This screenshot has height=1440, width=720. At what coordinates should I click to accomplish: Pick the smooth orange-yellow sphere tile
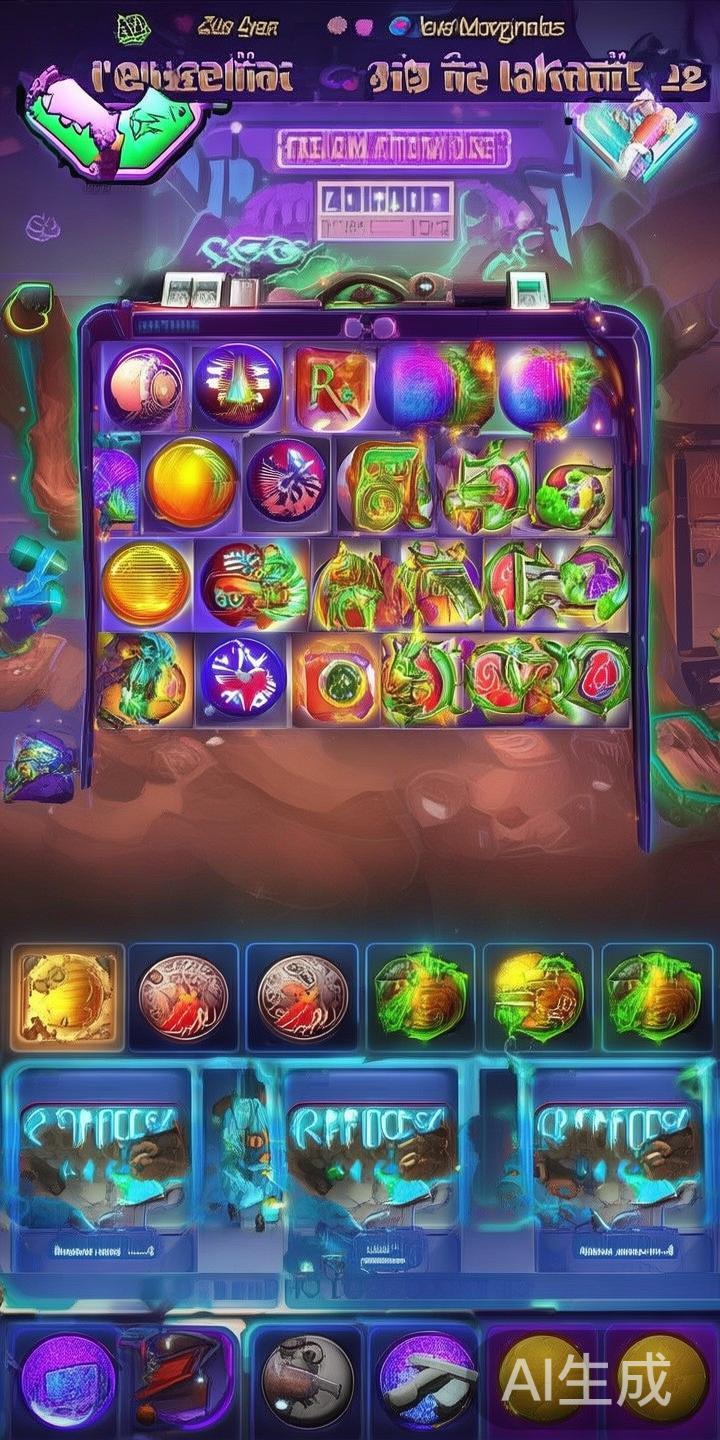pyautogui.click(x=190, y=483)
